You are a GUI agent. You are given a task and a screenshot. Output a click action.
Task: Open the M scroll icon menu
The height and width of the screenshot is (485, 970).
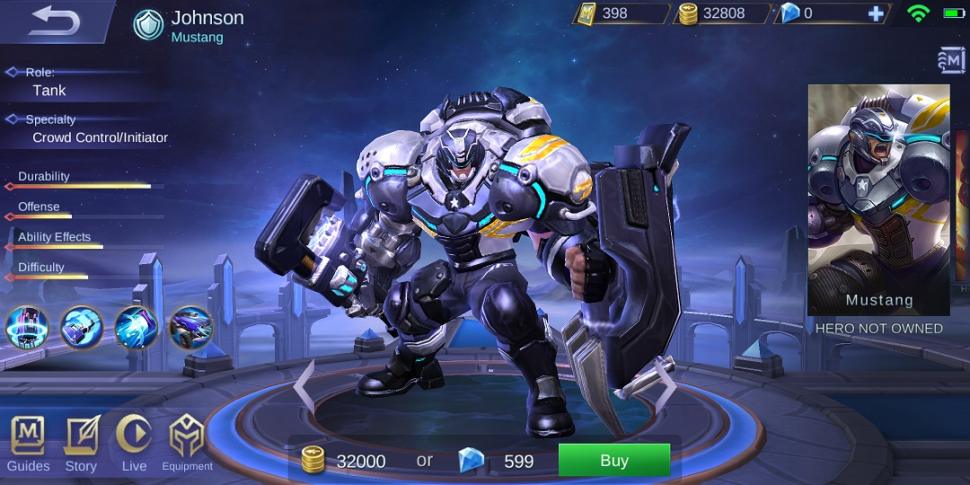coord(951,61)
